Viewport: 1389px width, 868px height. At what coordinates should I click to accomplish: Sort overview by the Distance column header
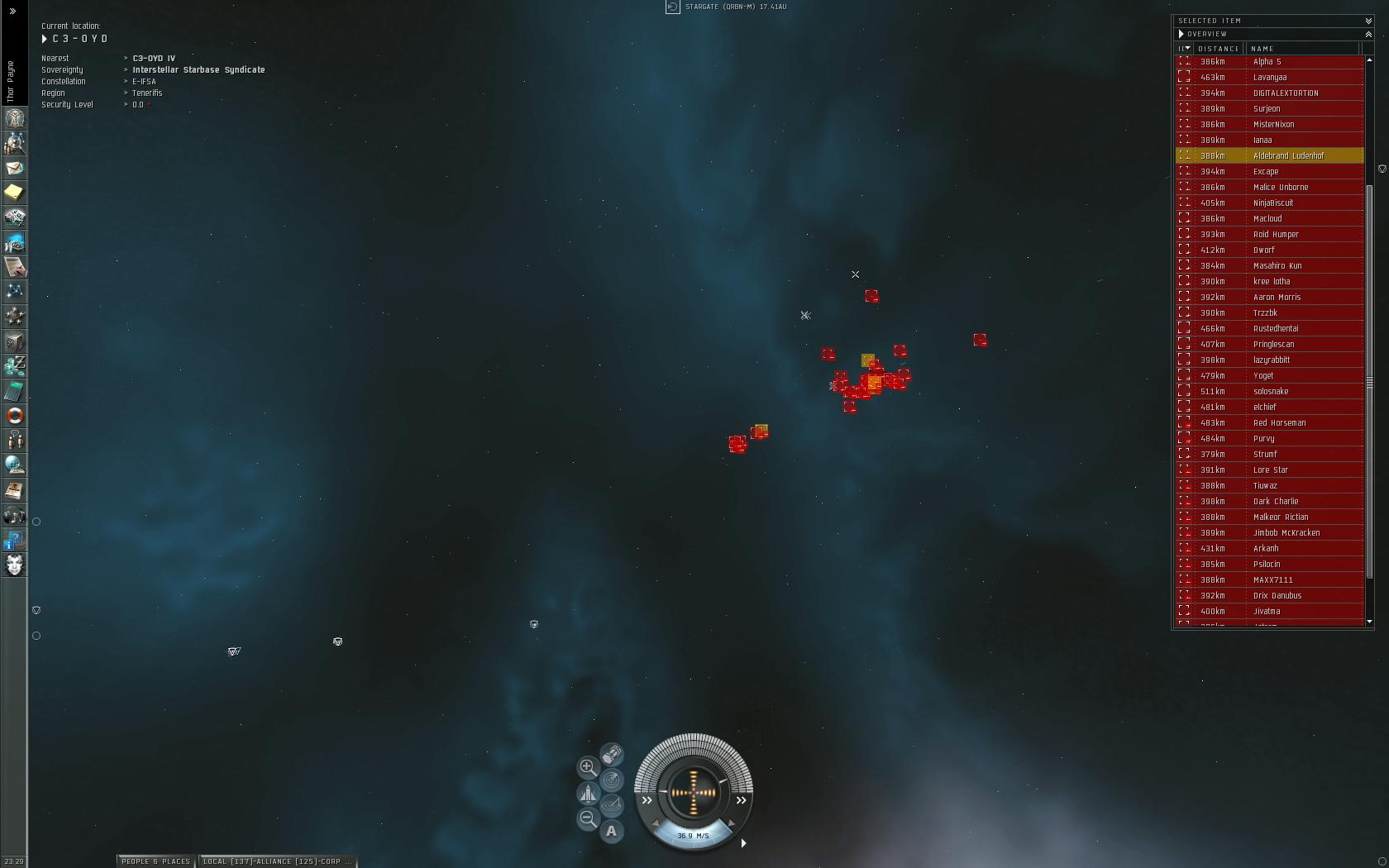1219,49
